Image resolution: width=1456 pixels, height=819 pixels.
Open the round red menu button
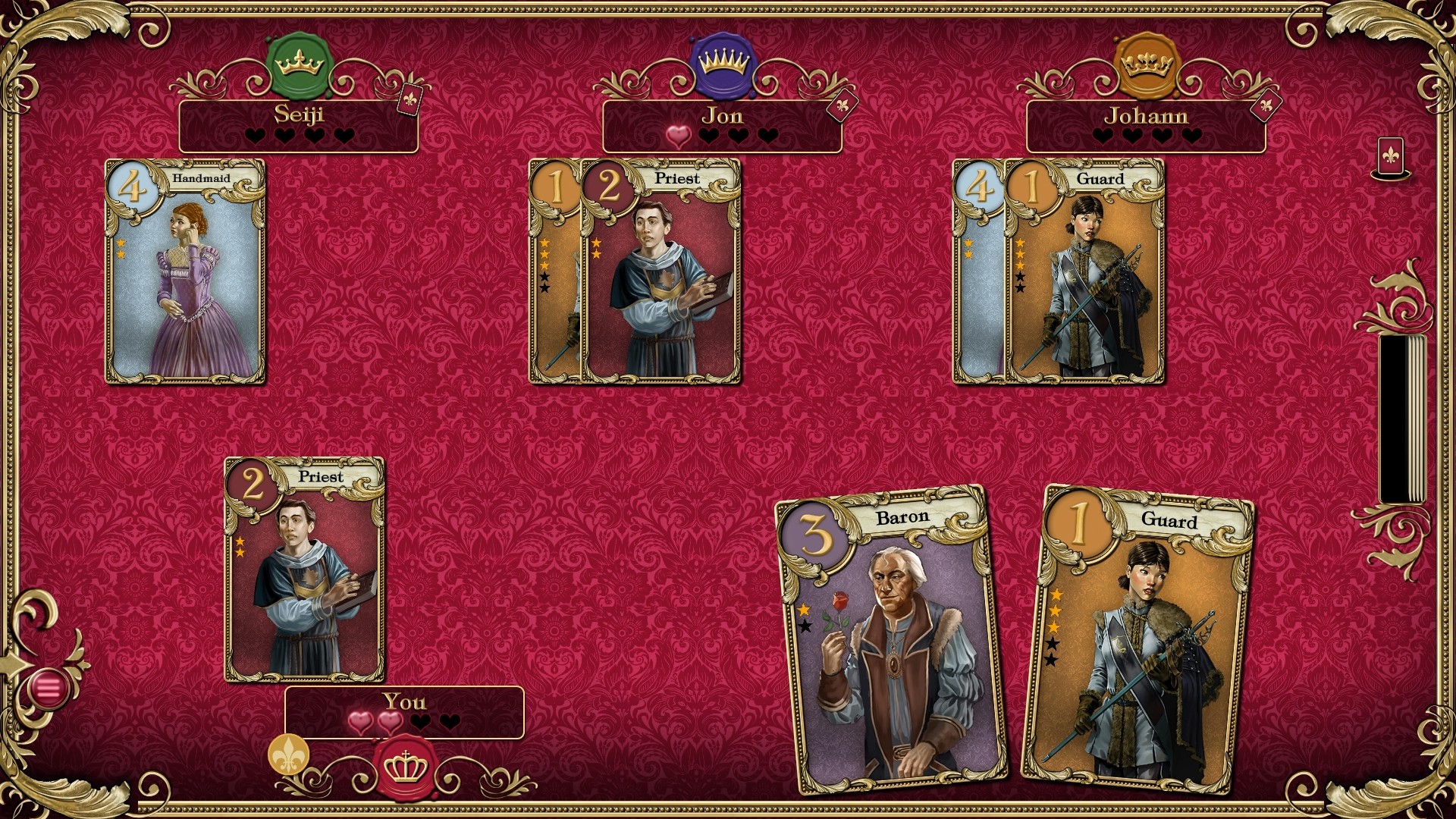[x=49, y=689]
